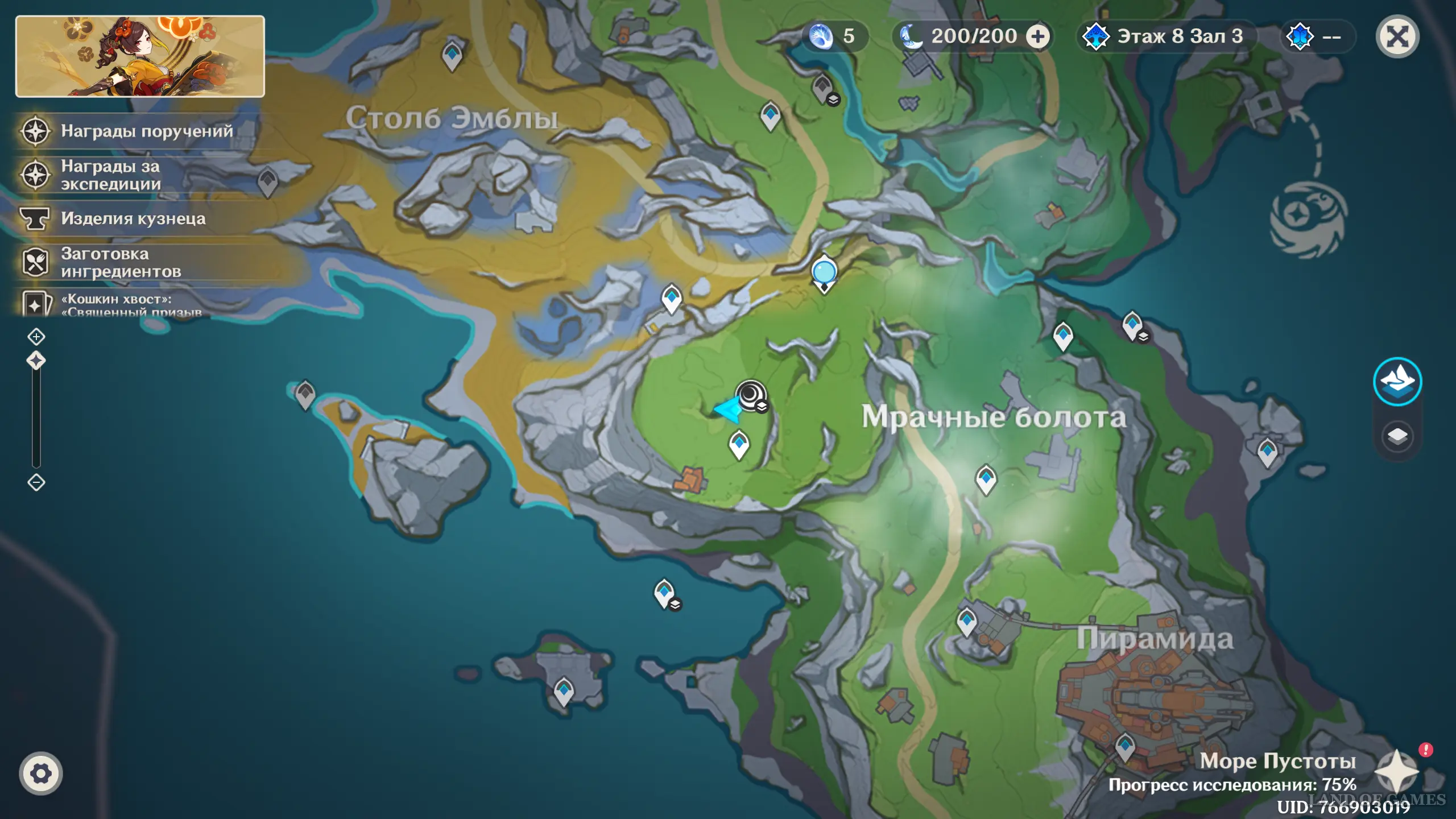Add resin with the plus button

1038,37
